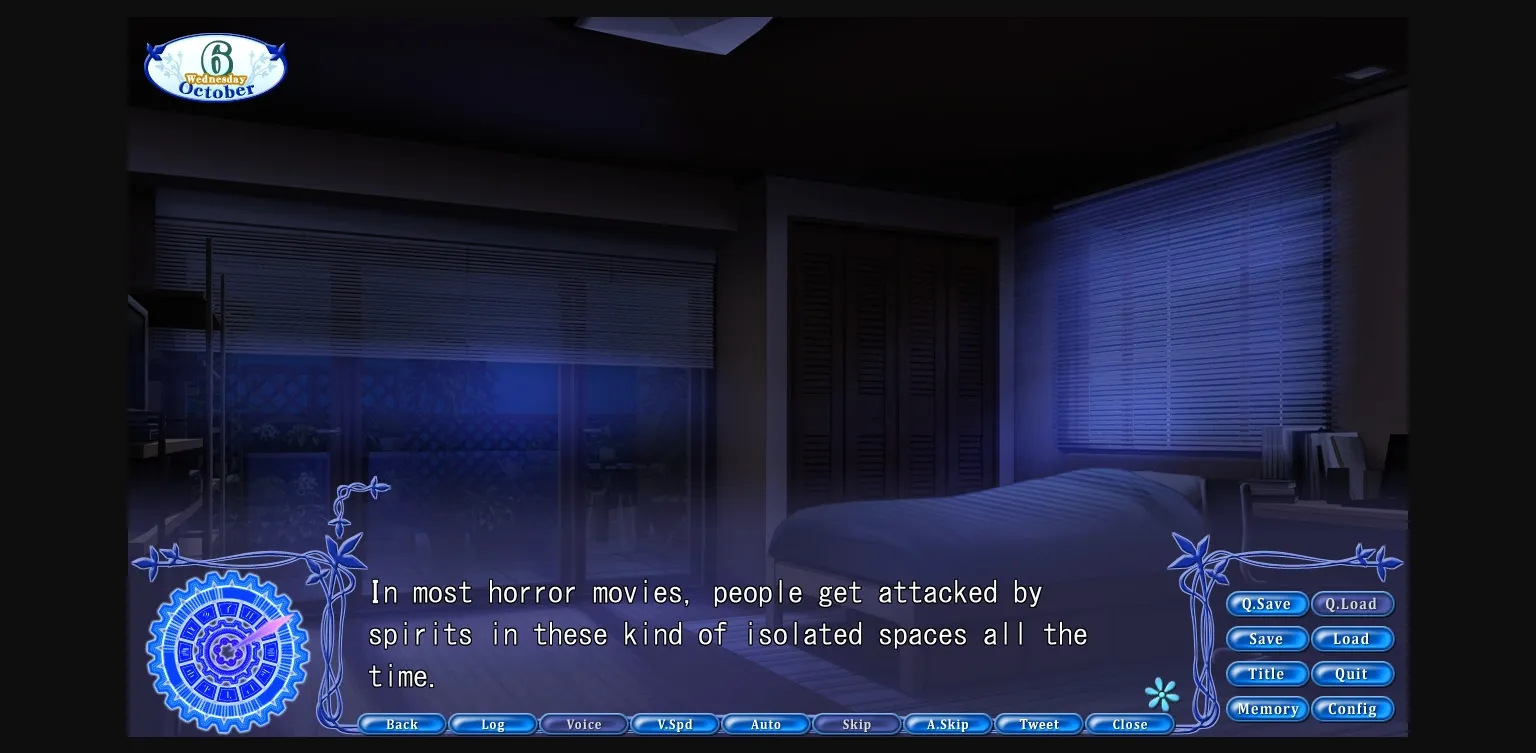The width and height of the screenshot is (1536, 753).
Task: Go Back to the previous line
Action: click(401, 724)
